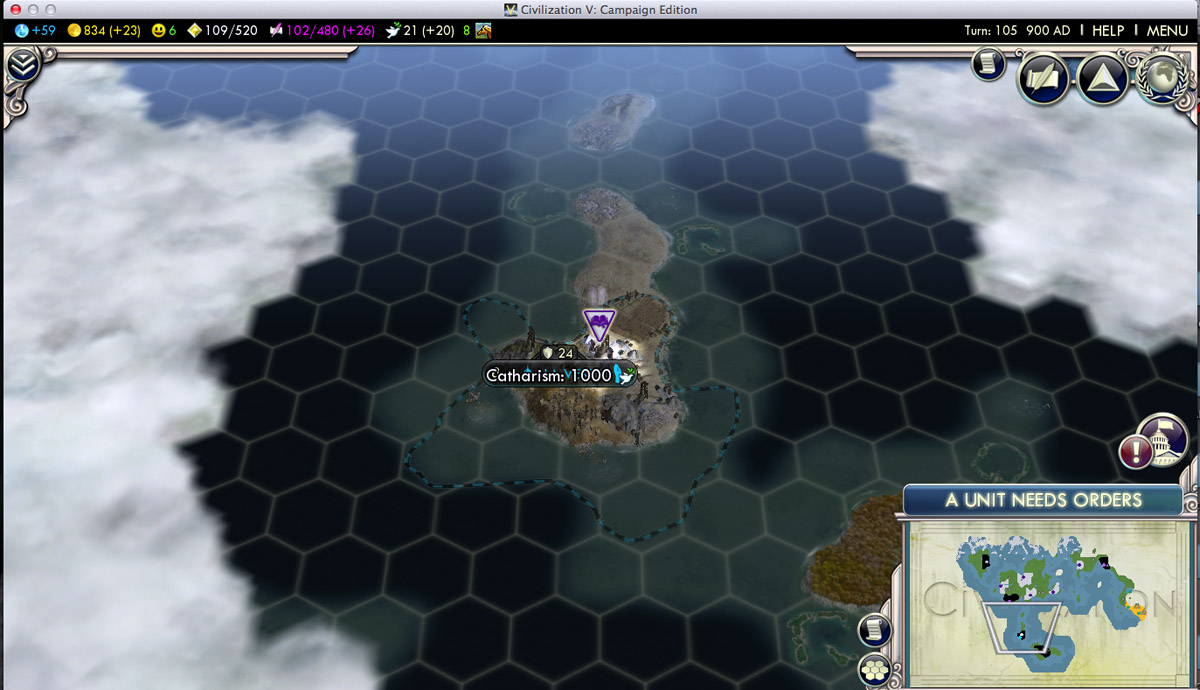The image size is (1200, 690).
Task: Open the MENU in the top bar
Action: pyautogui.click(x=1167, y=30)
